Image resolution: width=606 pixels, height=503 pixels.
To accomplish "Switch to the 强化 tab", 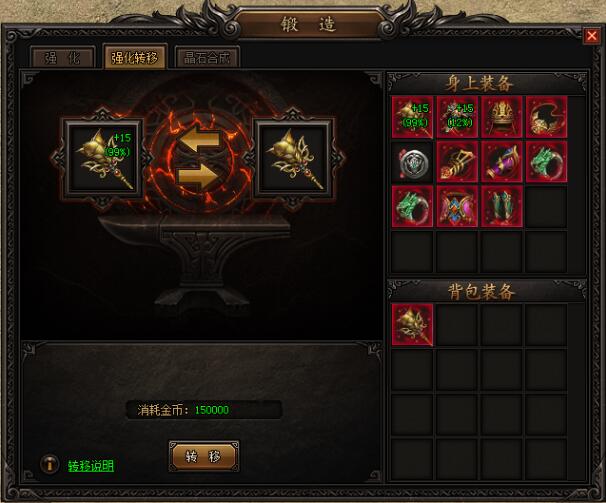I will pos(62,58).
